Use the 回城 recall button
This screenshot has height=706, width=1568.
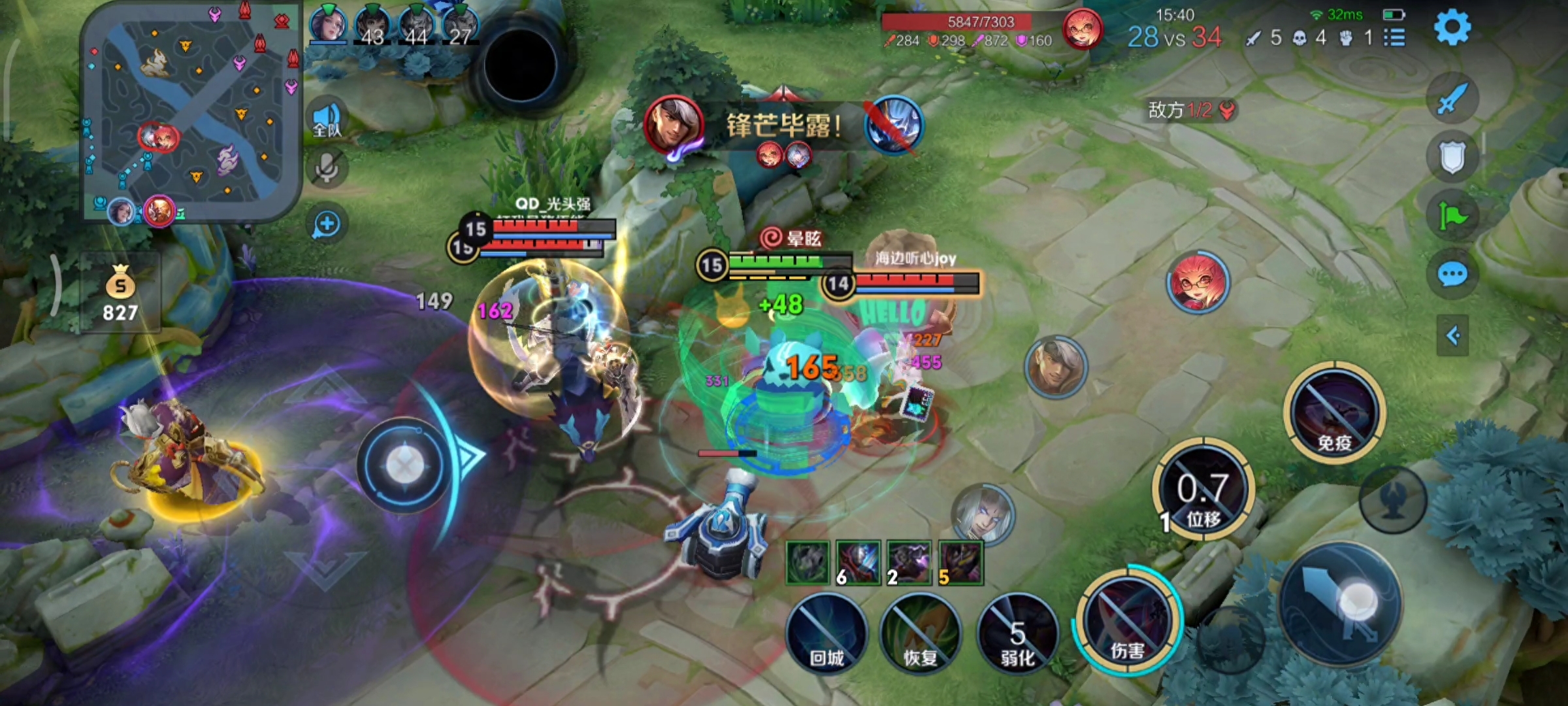click(x=827, y=634)
